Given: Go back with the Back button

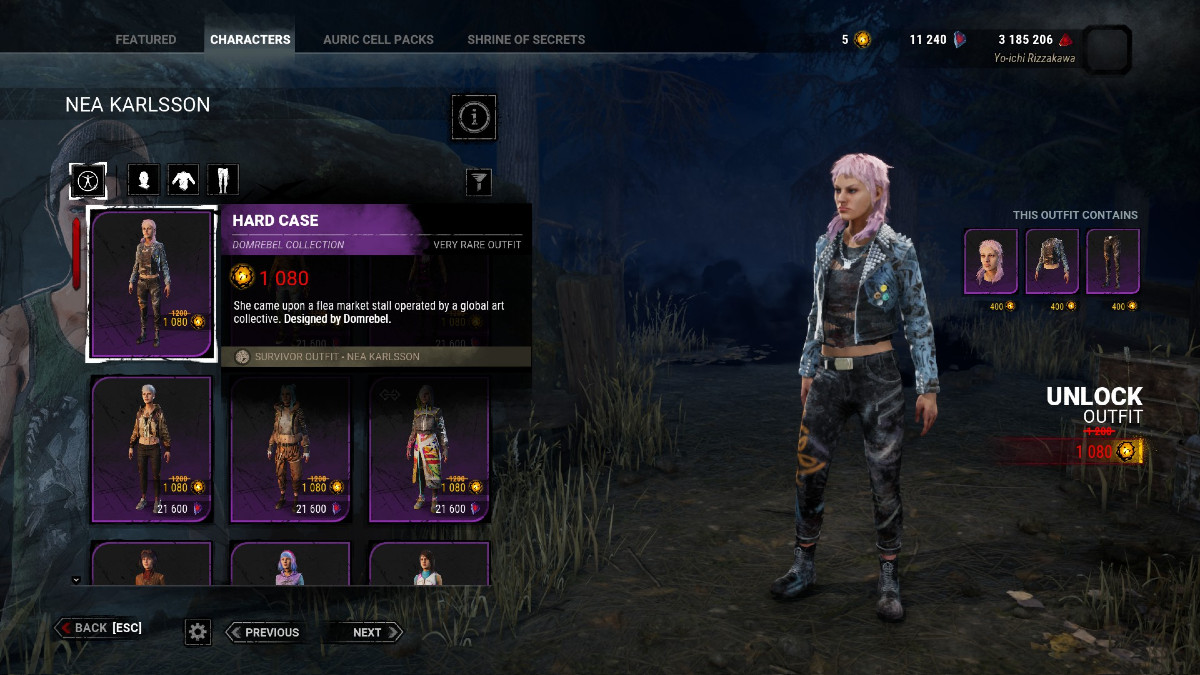Looking at the screenshot, I should pyautogui.click(x=98, y=628).
